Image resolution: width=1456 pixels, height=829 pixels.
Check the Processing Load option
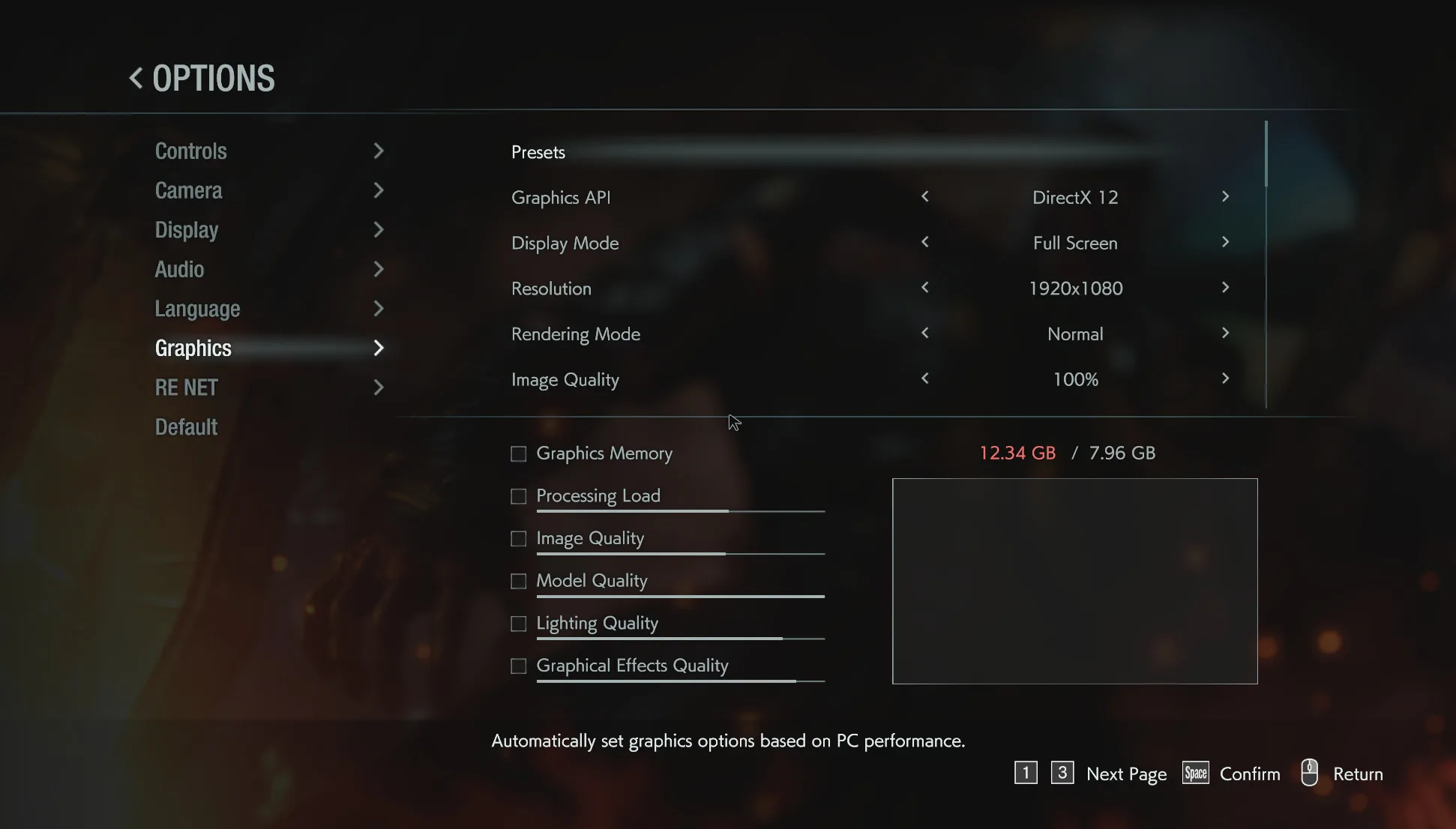click(518, 495)
